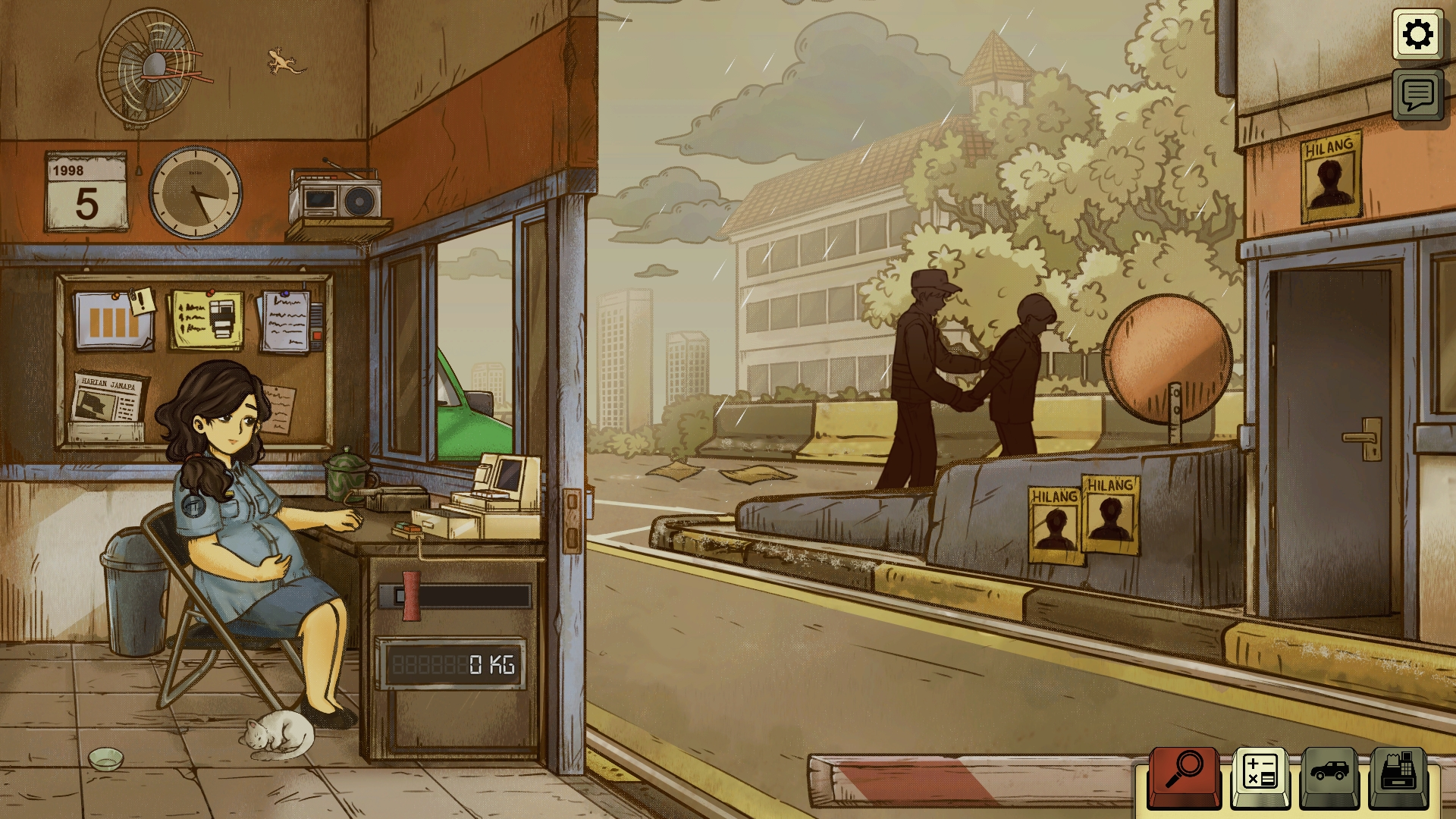Screen dimensions: 1456x819
Task: Open the speech bubble dialogue log
Action: [1417, 95]
